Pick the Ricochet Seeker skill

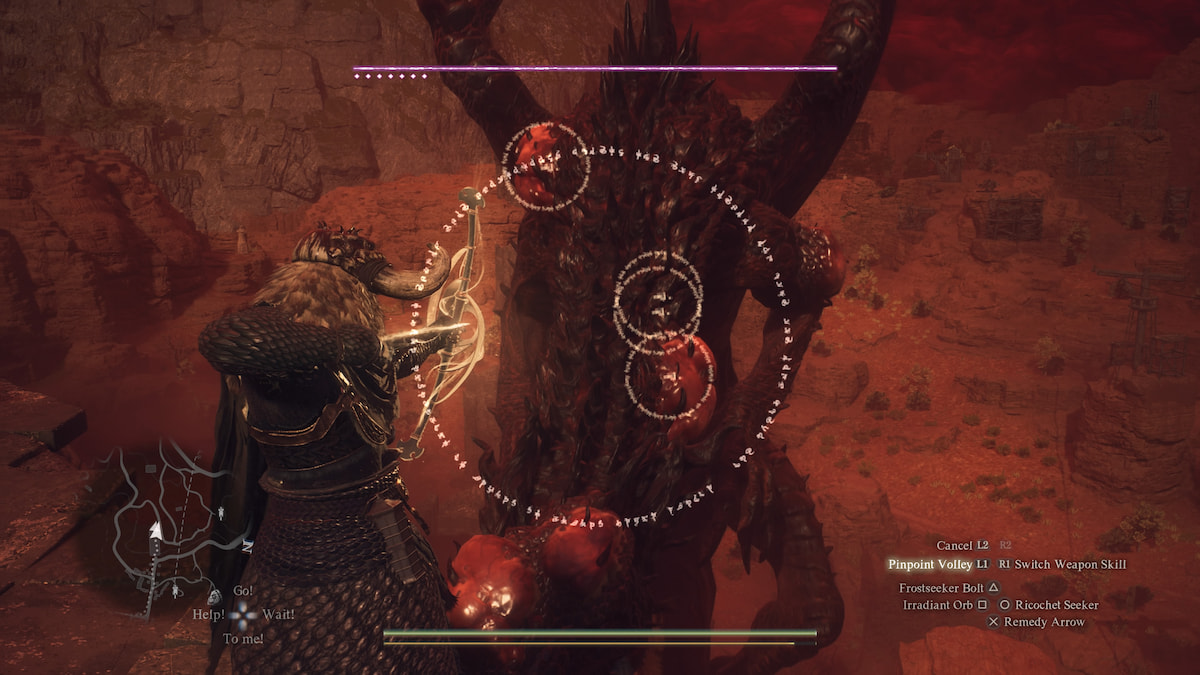(x=1056, y=605)
